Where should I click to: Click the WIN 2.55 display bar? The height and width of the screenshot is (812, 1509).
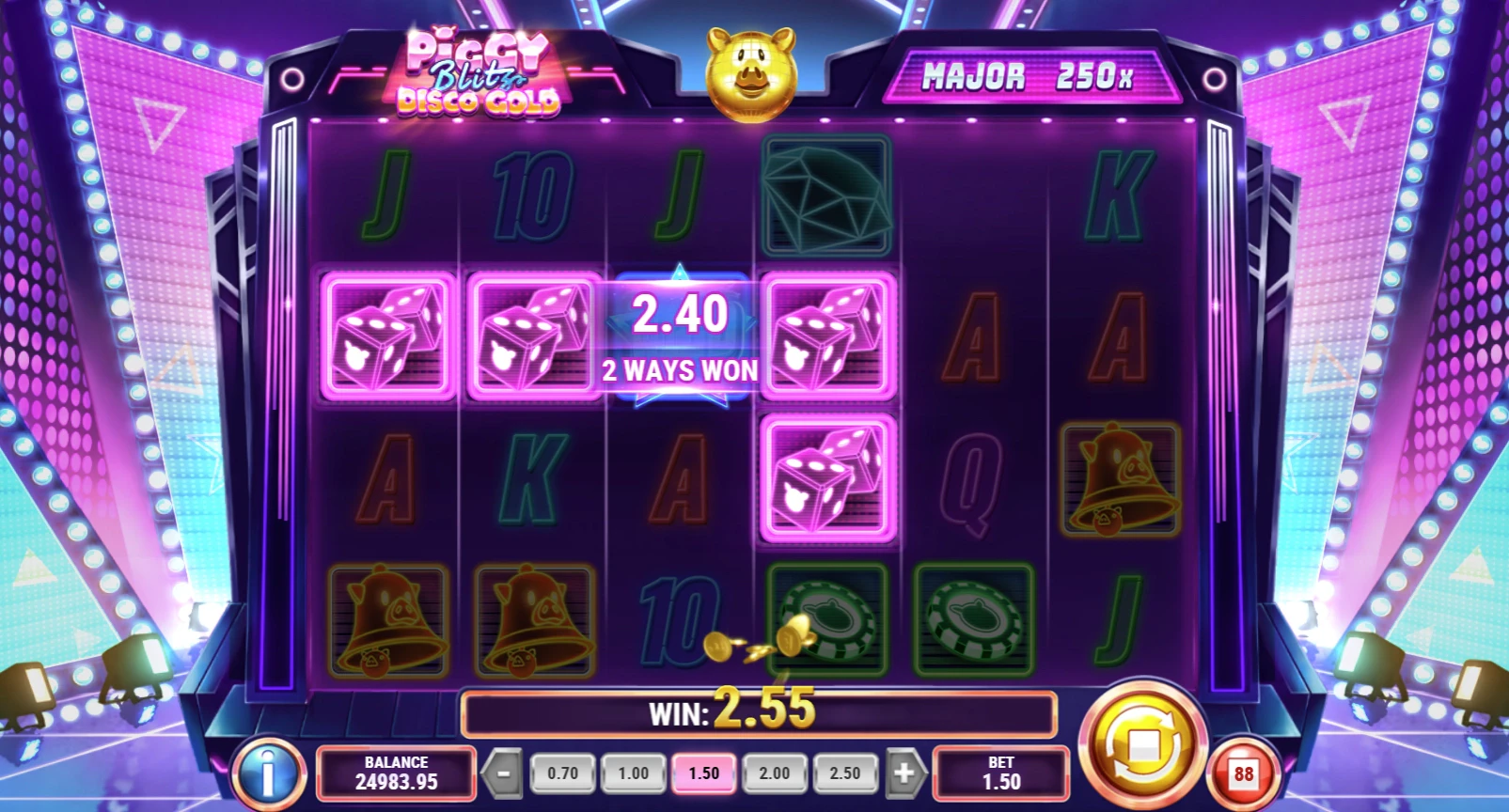click(758, 712)
